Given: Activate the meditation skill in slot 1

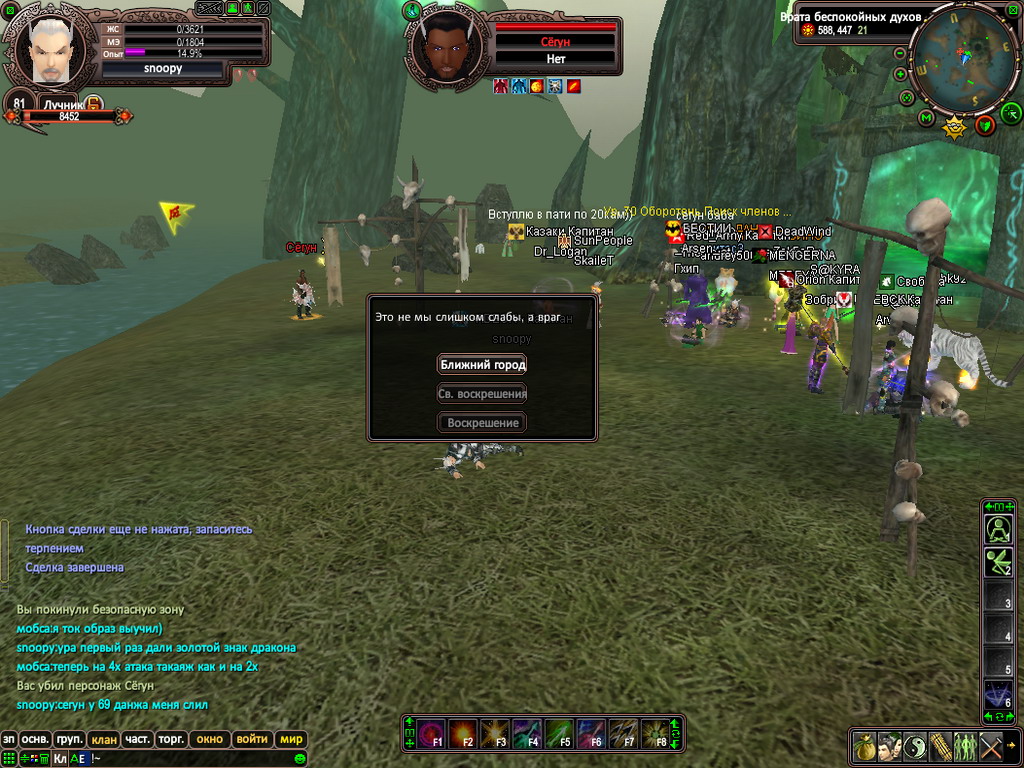Looking at the screenshot, I should pyautogui.click(x=999, y=530).
